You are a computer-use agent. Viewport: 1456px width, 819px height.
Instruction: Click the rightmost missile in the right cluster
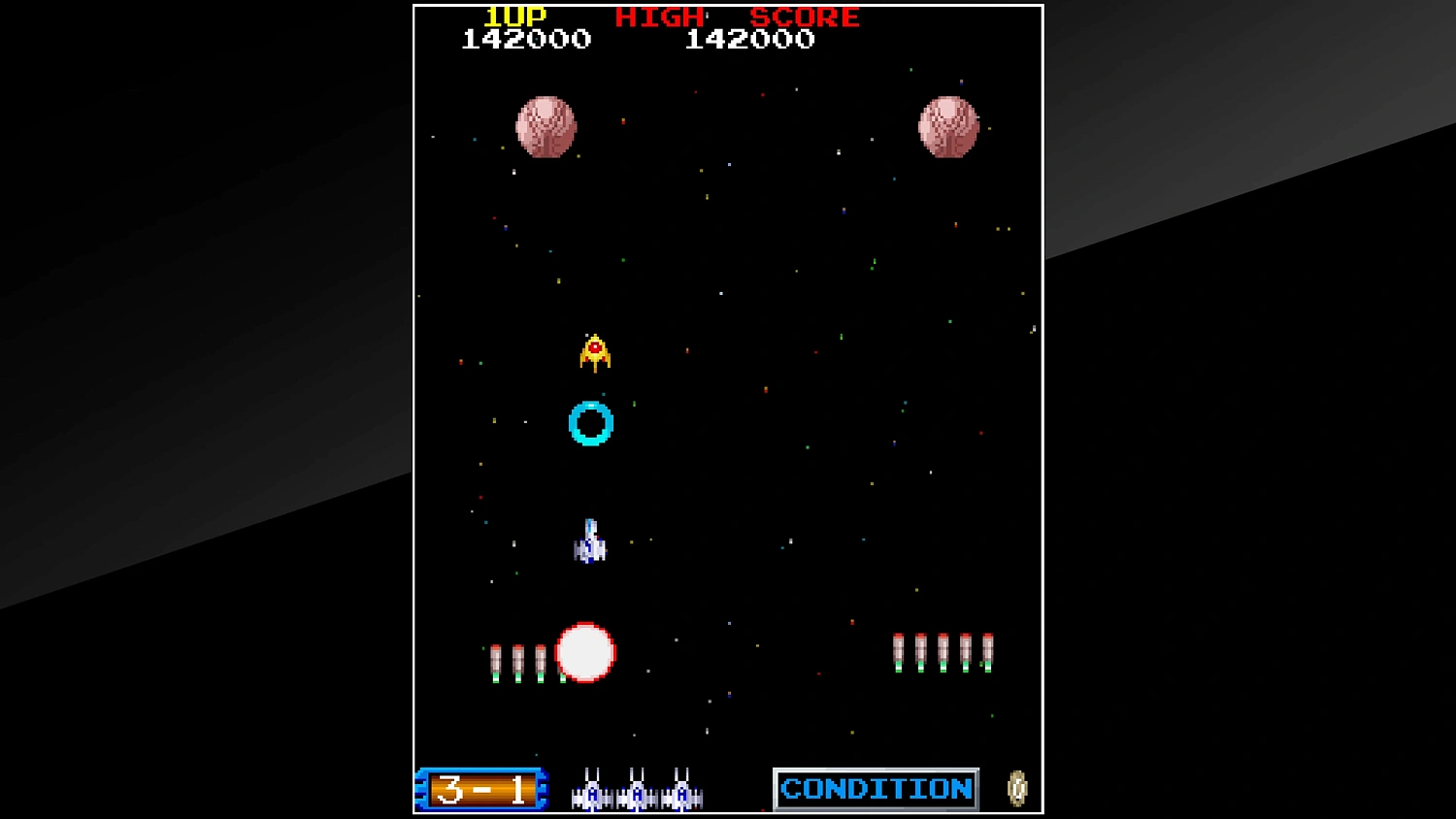[x=986, y=653]
